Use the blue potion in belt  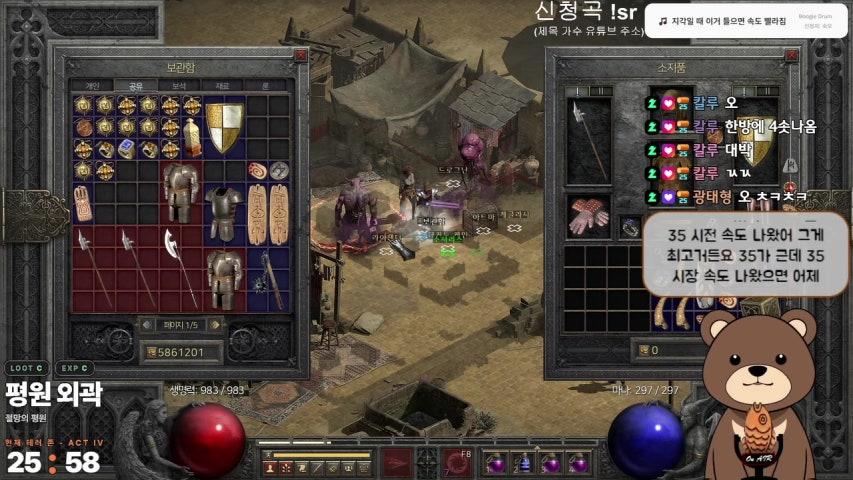tap(522, 464)
